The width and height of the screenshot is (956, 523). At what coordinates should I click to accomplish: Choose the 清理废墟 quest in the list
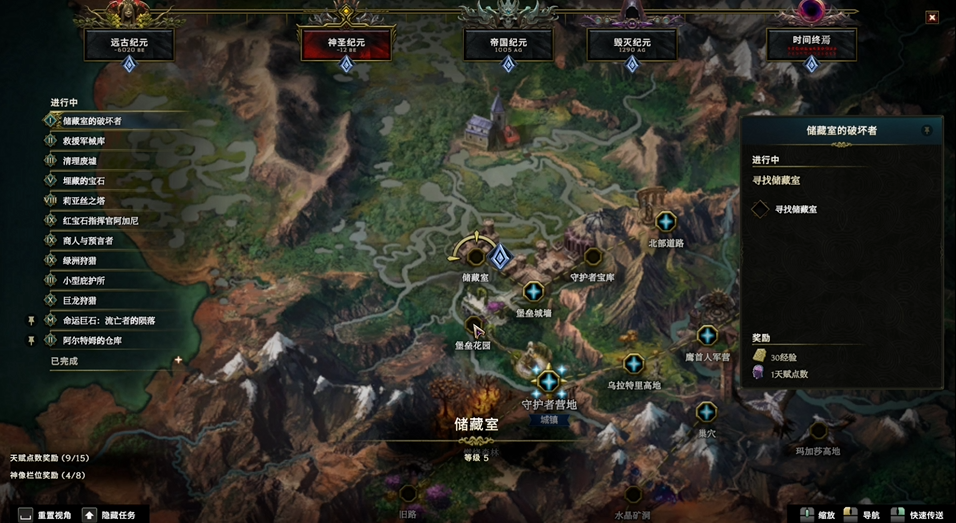coord(79,160)
